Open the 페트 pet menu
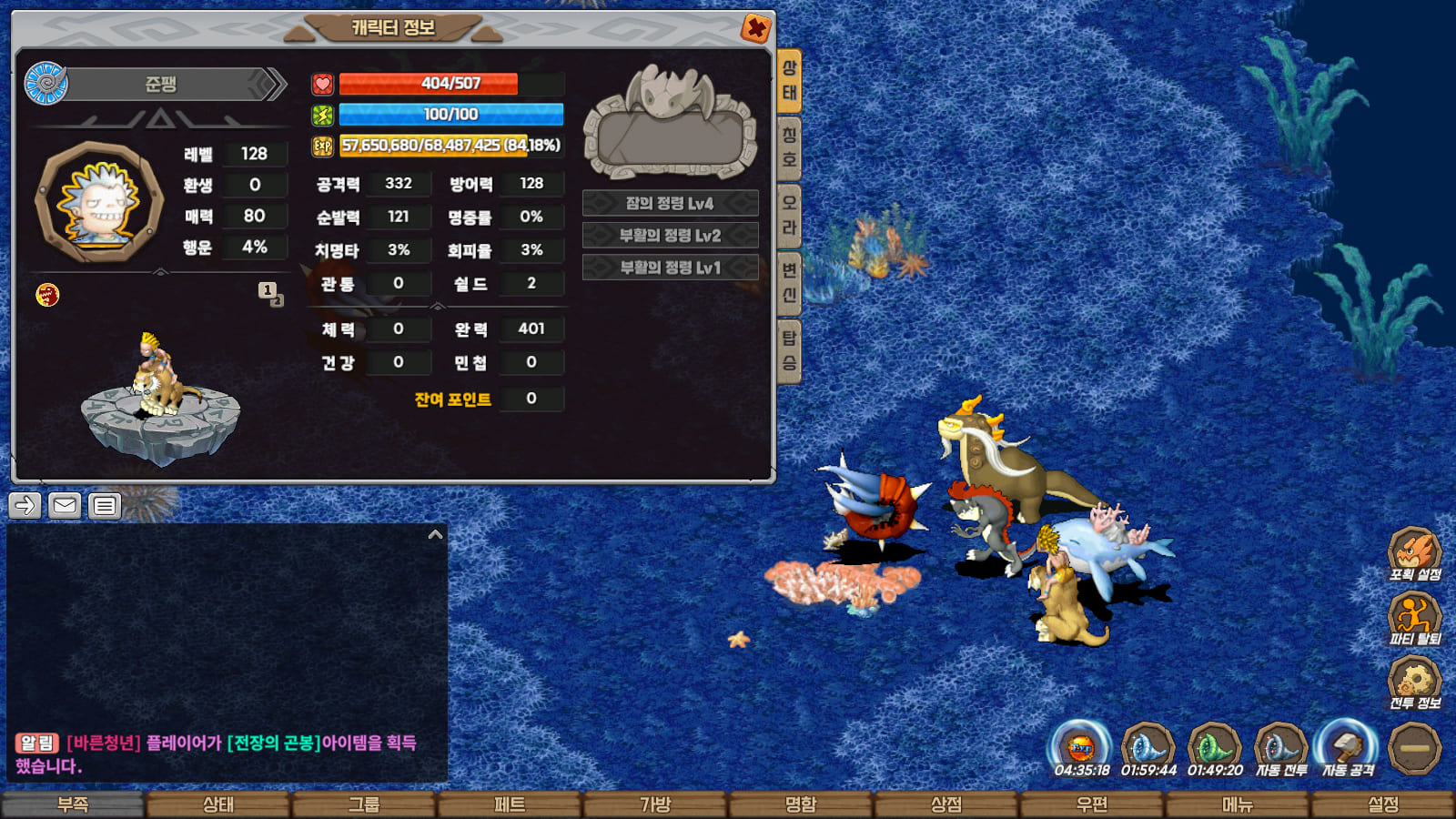Screen dimensions: 1456x819 click(x=510, y=804)
